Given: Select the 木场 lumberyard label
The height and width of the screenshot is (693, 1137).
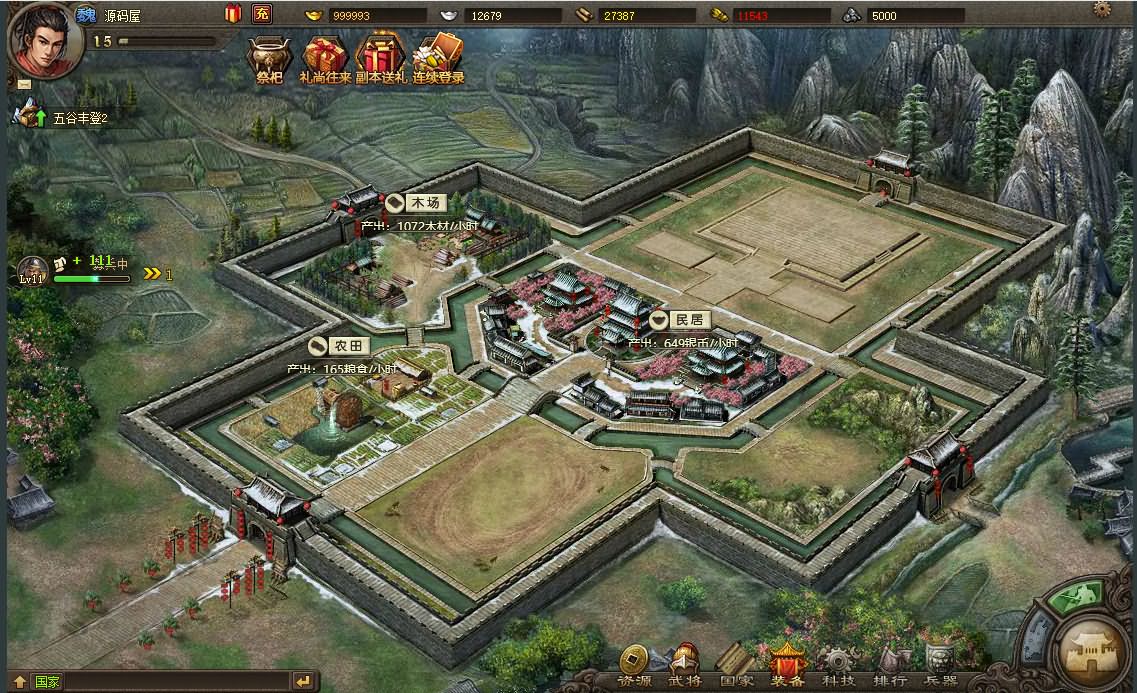Looking at the screenshot, I should (416, 203).
